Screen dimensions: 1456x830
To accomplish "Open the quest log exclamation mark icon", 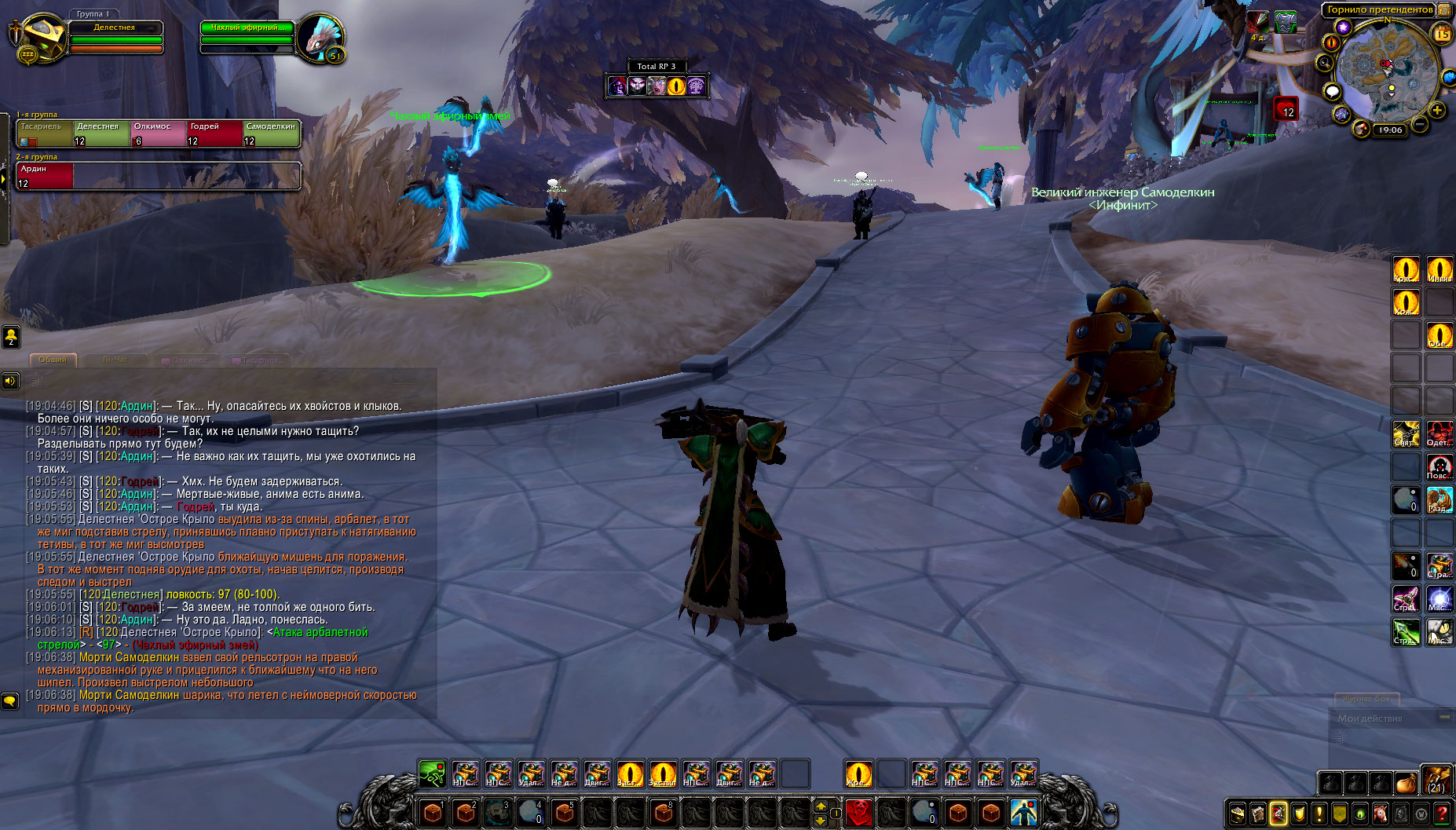I will pos(1319,814).
